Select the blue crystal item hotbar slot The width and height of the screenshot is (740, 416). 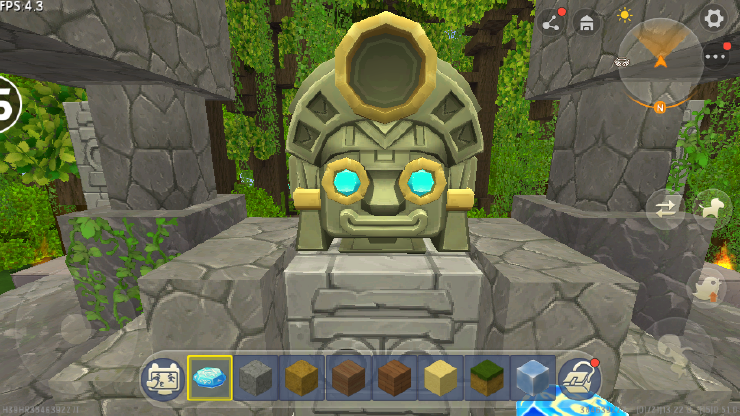(x=210, y=377)
